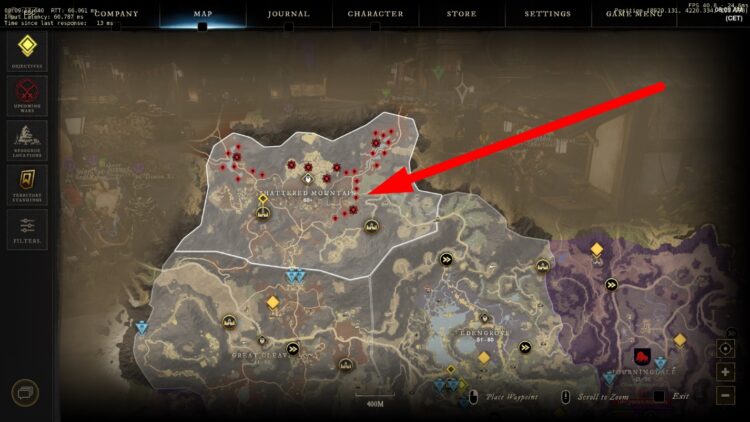Open the chat bubble button

[25, 393]
